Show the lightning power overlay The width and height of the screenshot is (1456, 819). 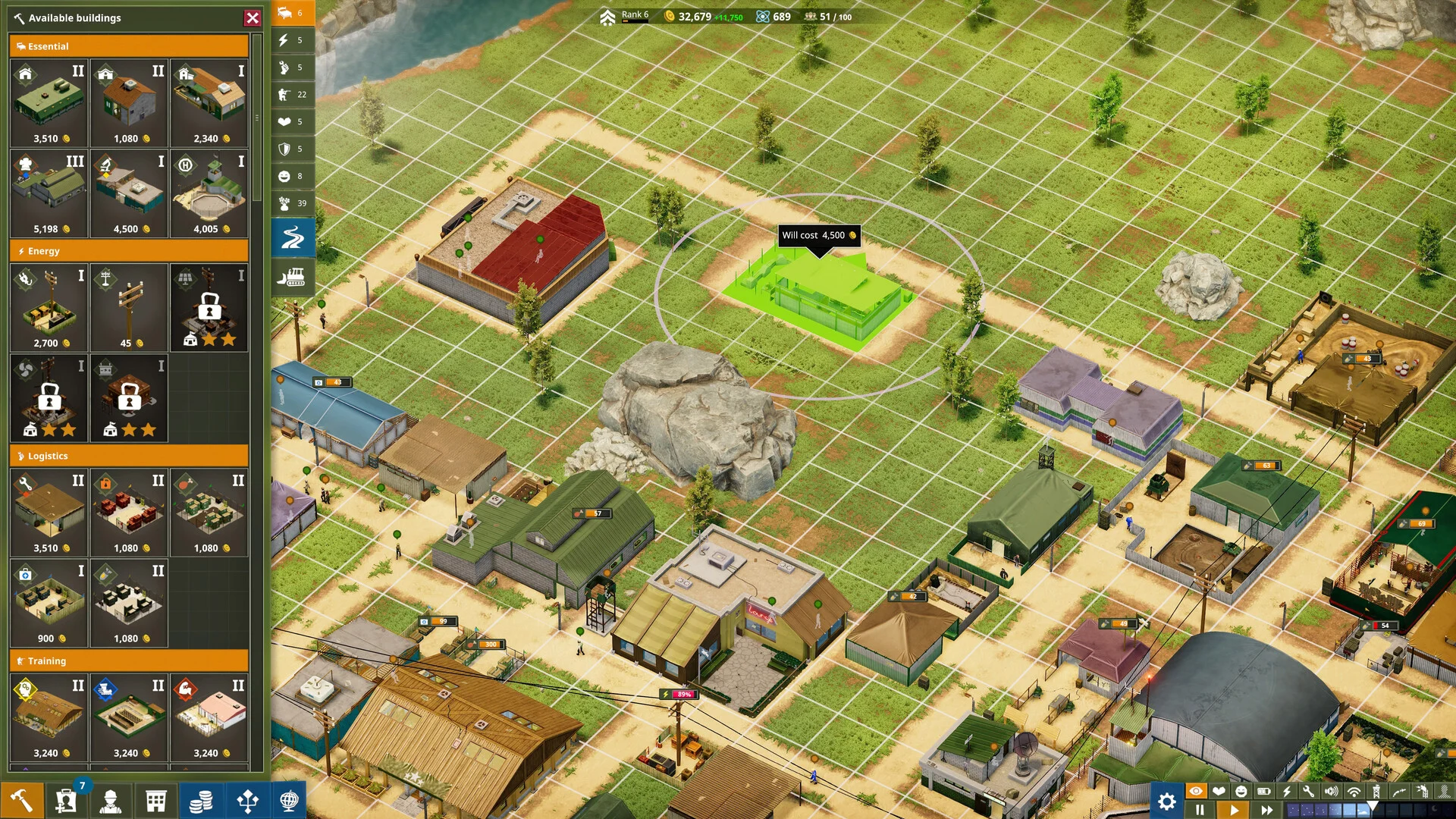(x=1287, y=791)
